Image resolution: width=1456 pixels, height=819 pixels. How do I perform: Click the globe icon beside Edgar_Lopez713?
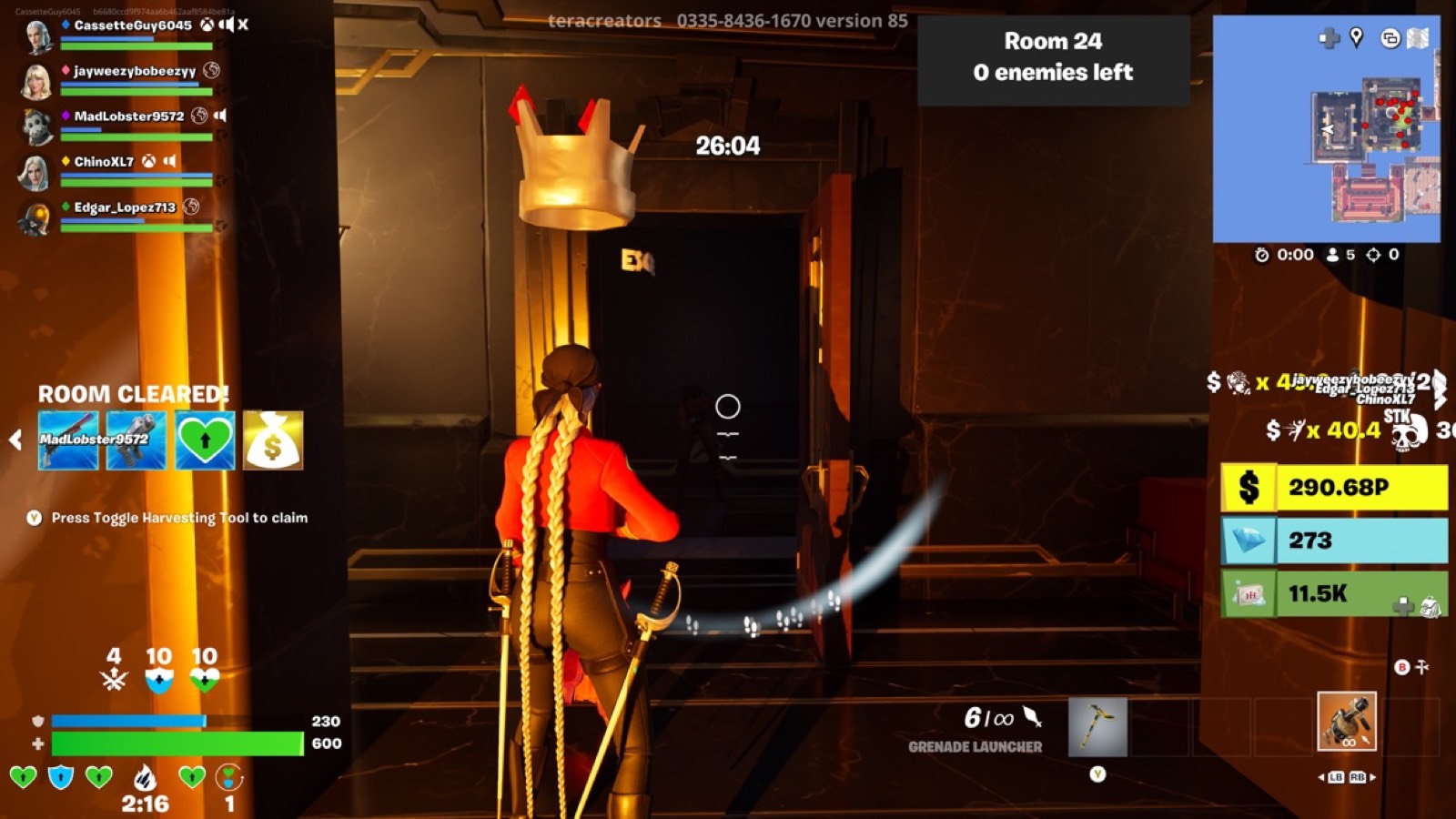(x=191, y=207)
